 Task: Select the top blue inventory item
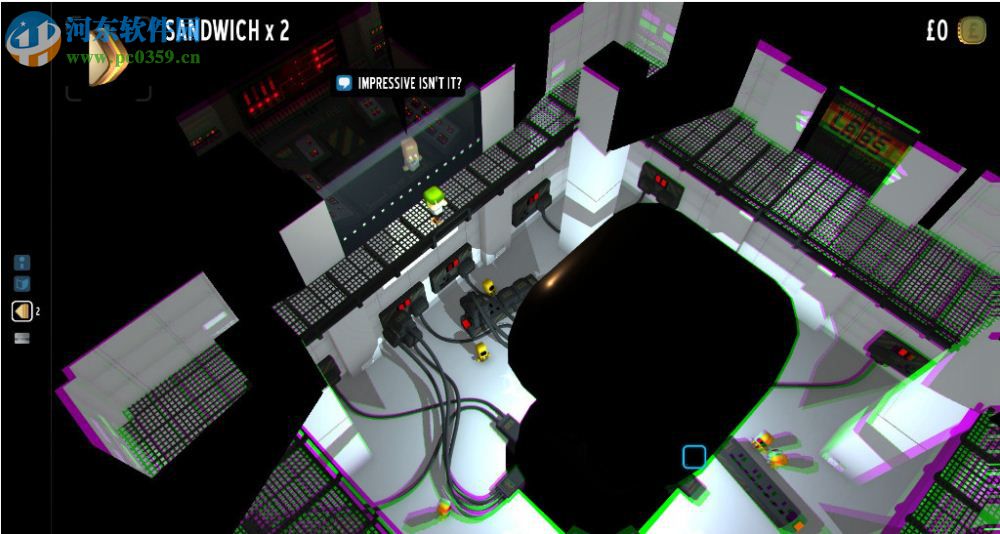22,263
